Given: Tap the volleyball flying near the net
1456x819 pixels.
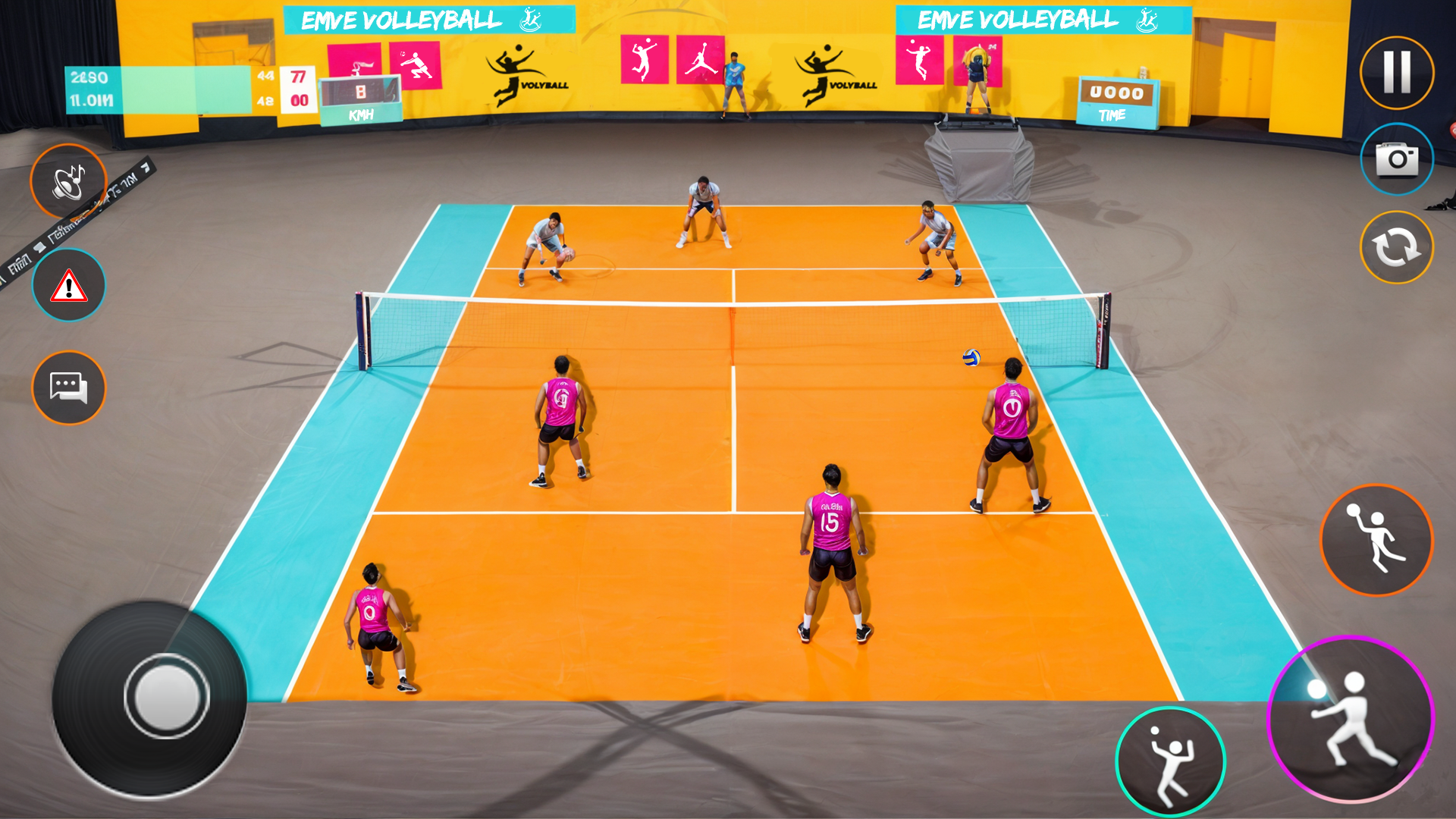Looking at the screenshot, I should (x=971, y=356).
